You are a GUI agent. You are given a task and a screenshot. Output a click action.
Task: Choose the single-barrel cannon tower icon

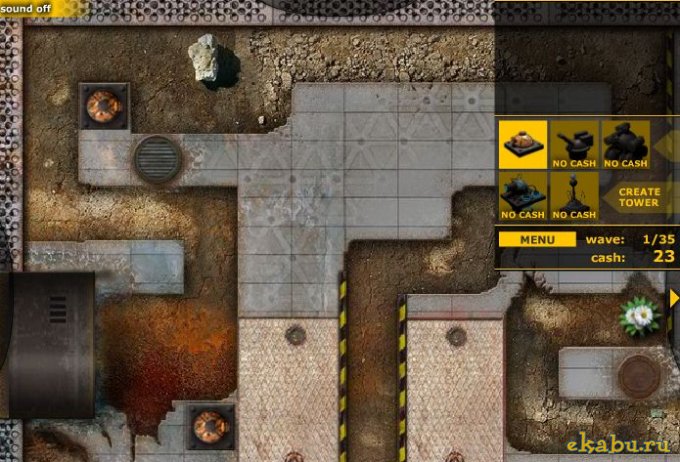click(x=574, y=144)
